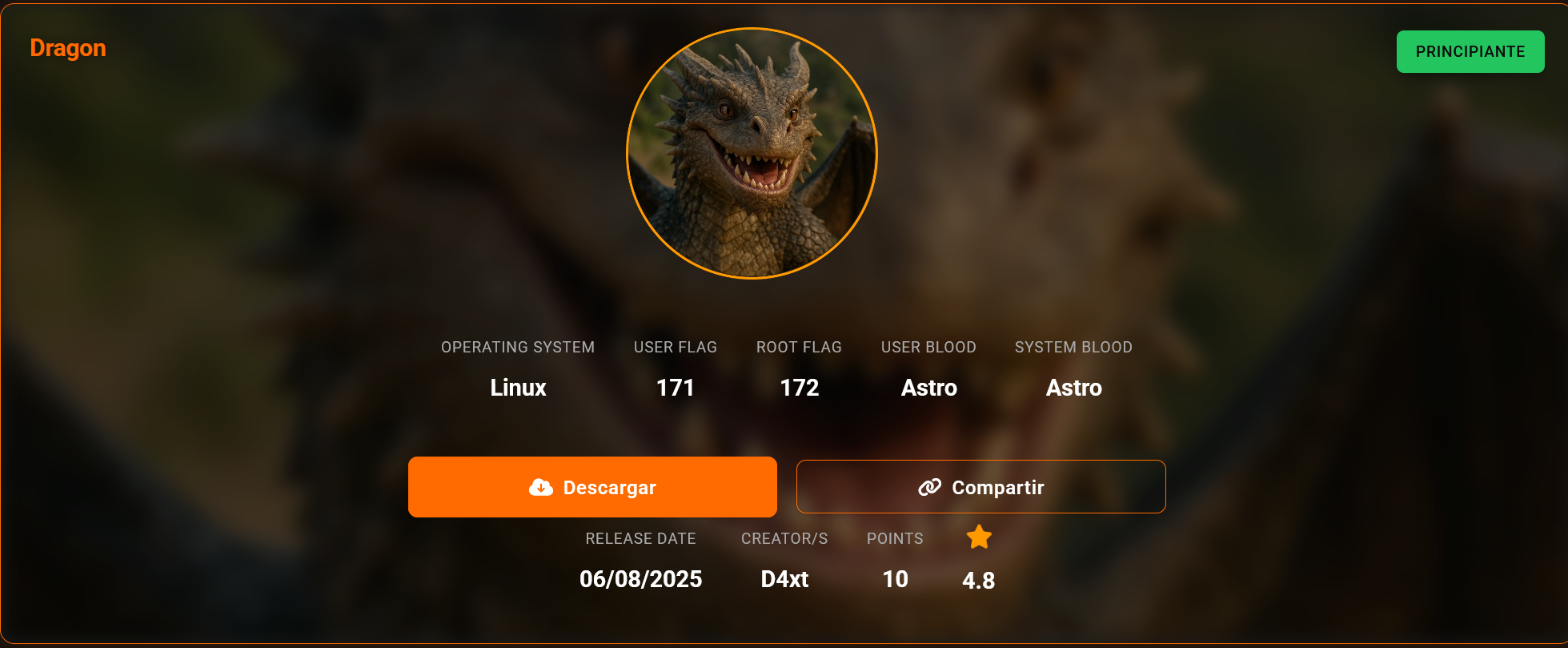Click the USER BLOOD column header
The image size is (1568, 648).
point(928,347)
